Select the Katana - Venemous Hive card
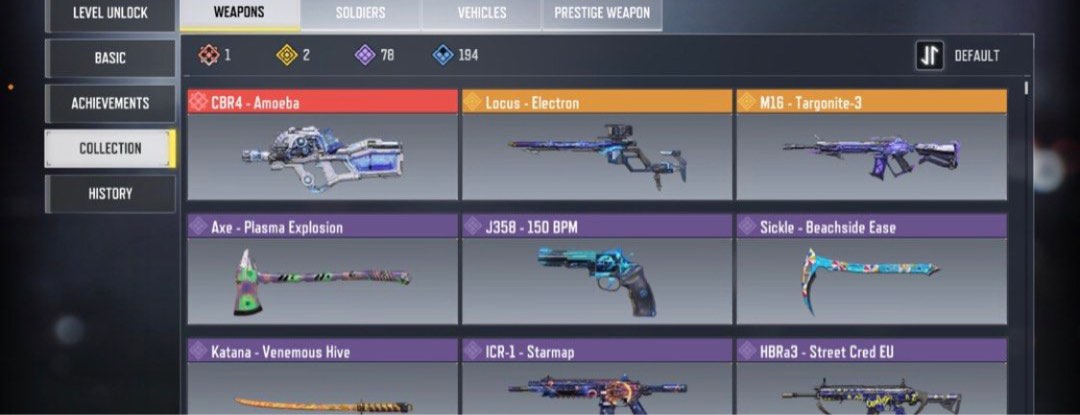The height and width of the screenshot is (415, 1080). coord(322,380)
